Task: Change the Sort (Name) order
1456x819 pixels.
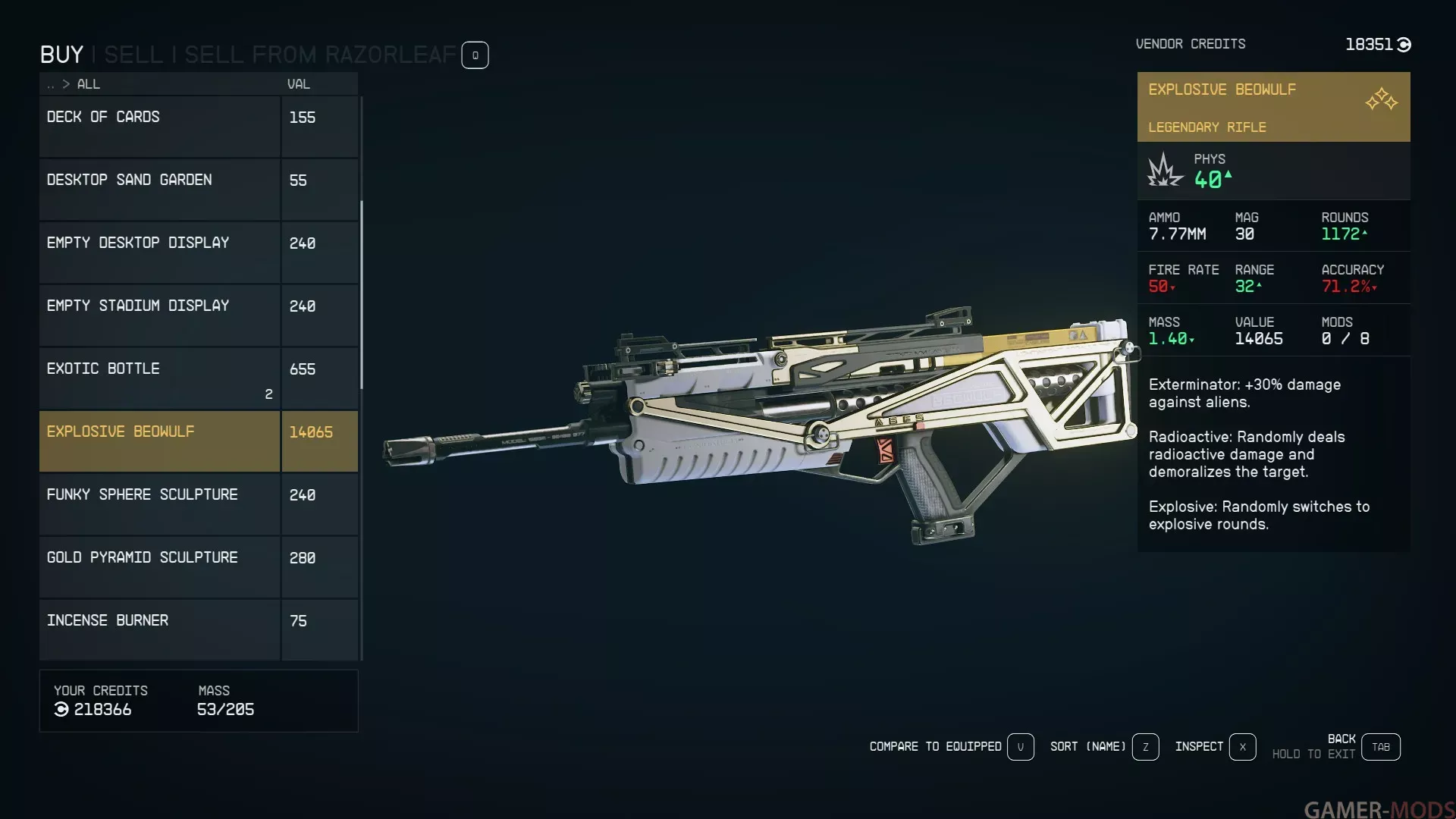Action: coord(1145,747)
